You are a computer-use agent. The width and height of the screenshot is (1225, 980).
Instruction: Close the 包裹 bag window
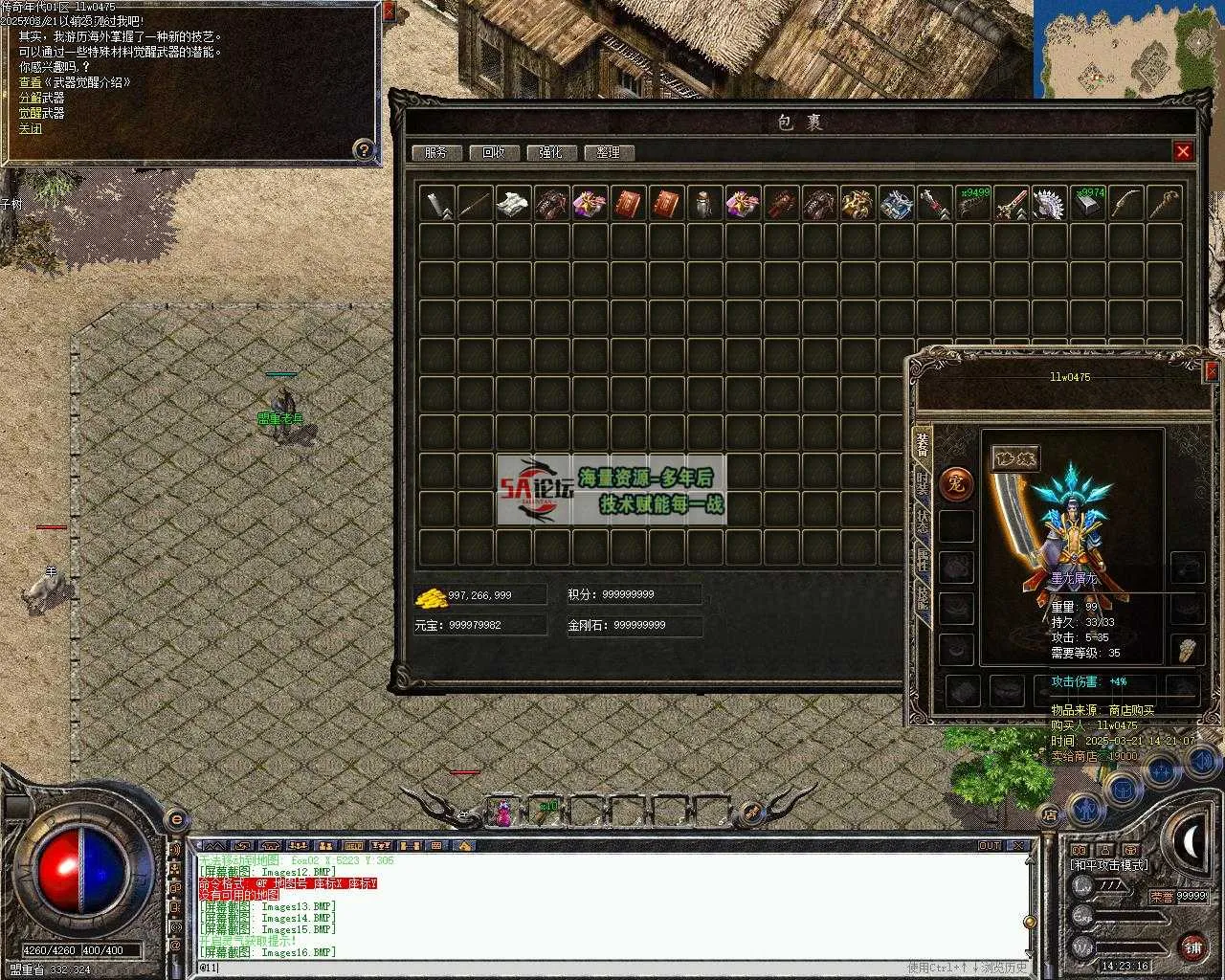coord(1183,151)
